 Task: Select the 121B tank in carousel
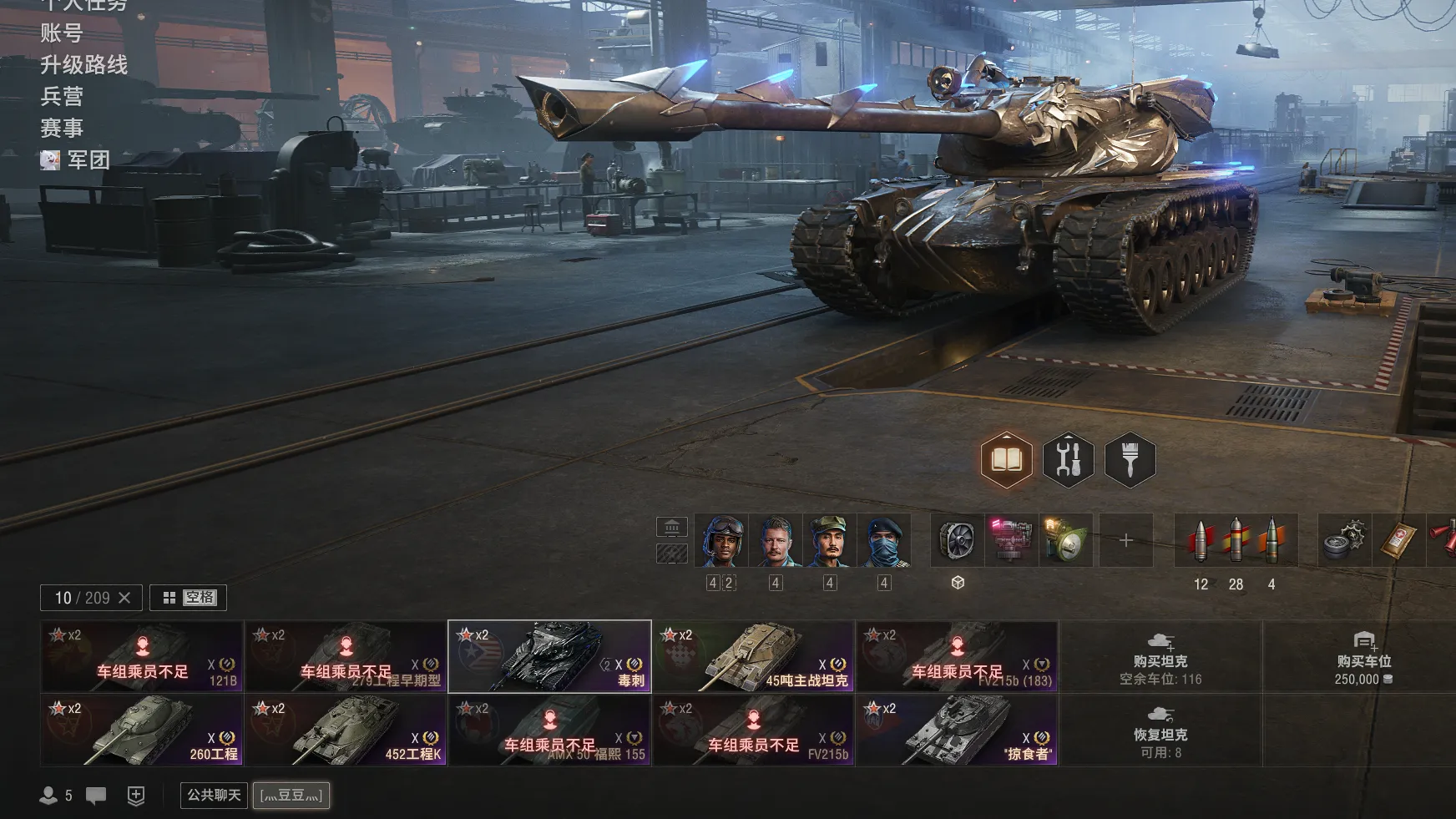coord(142,657)
